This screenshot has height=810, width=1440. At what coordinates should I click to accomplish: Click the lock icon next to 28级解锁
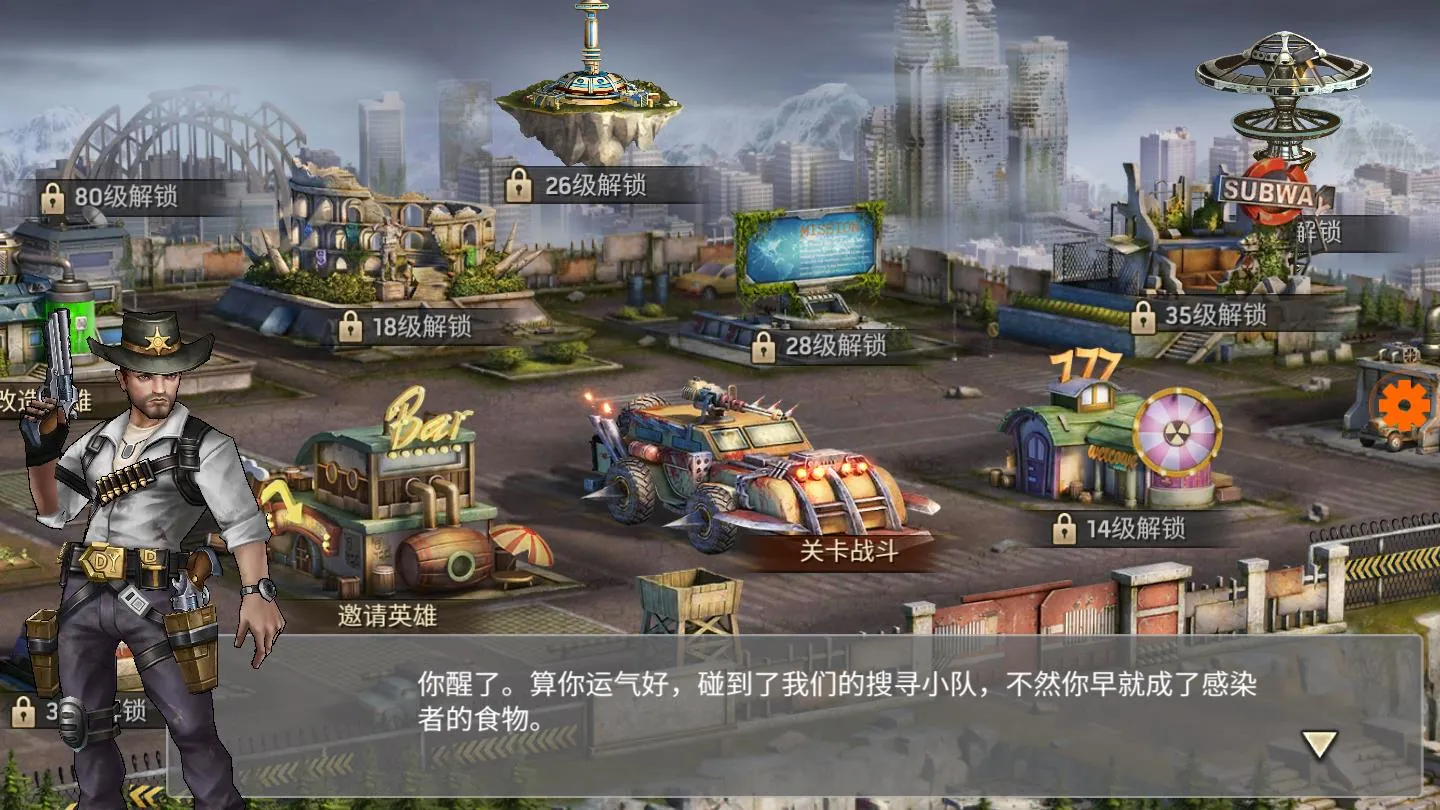(766, 349)
